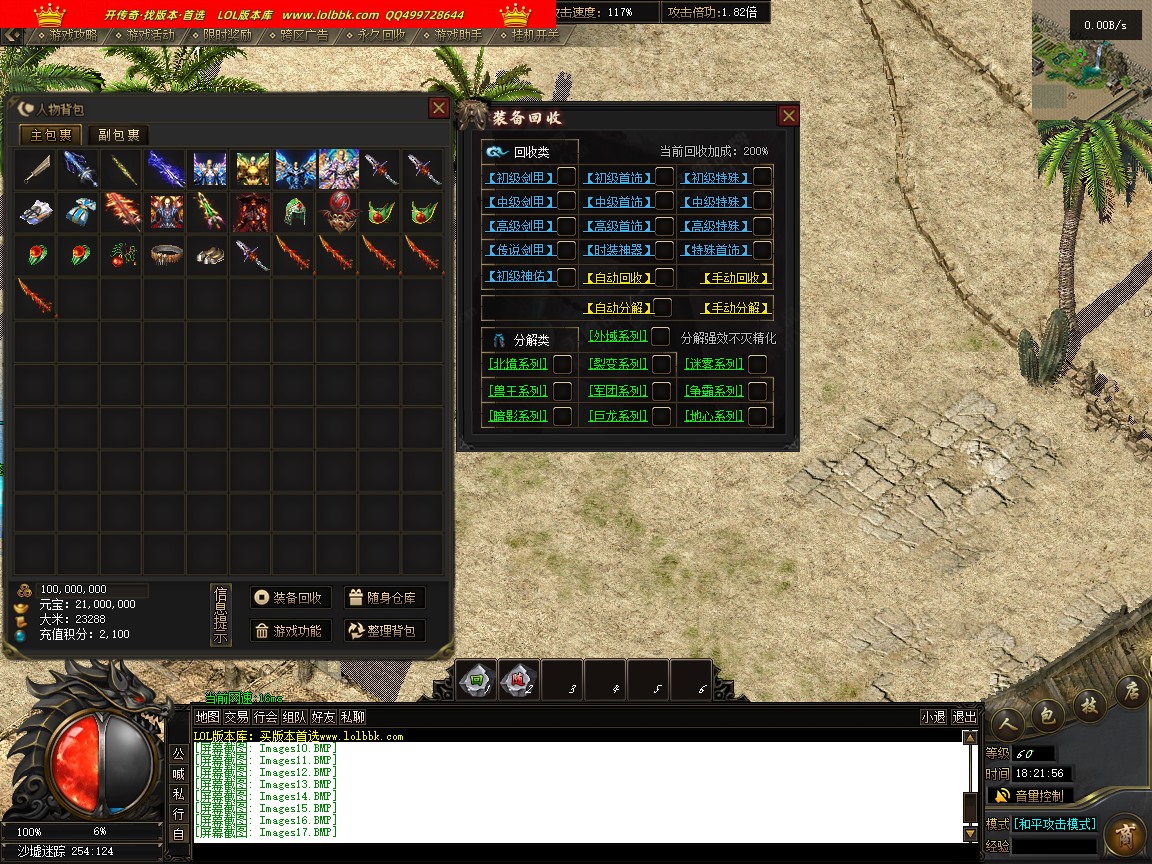
Task: Open the 限时奖励 timed rewards menu
Action: (226, 35)
